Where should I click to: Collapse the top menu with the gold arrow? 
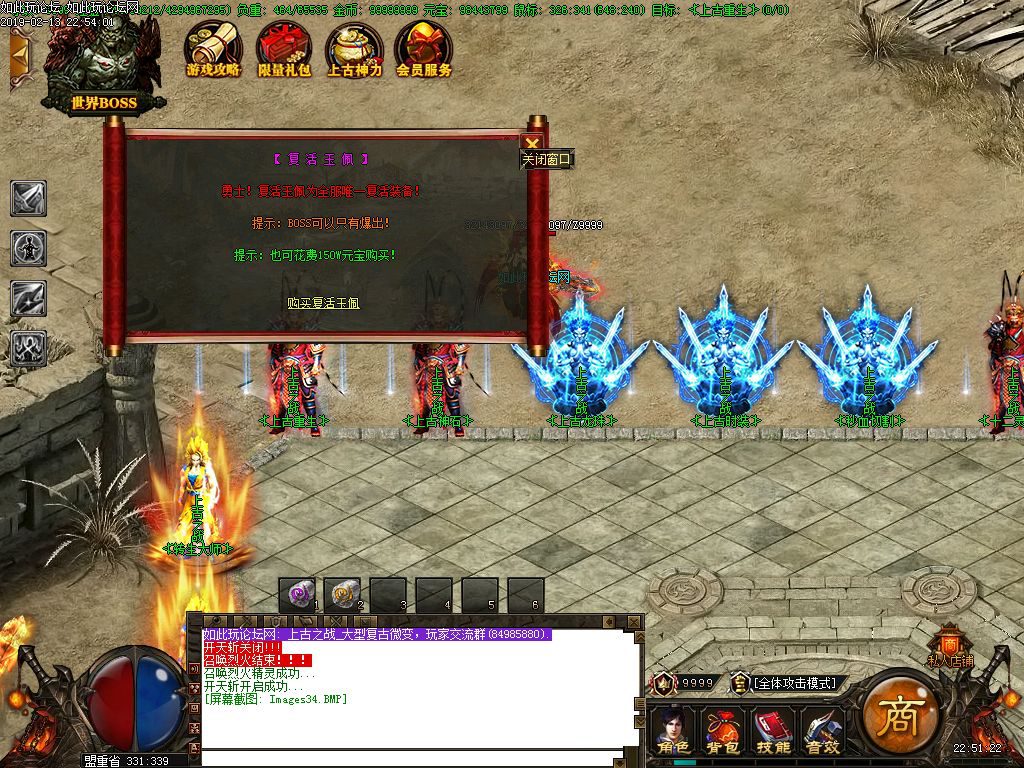point(18,58)
